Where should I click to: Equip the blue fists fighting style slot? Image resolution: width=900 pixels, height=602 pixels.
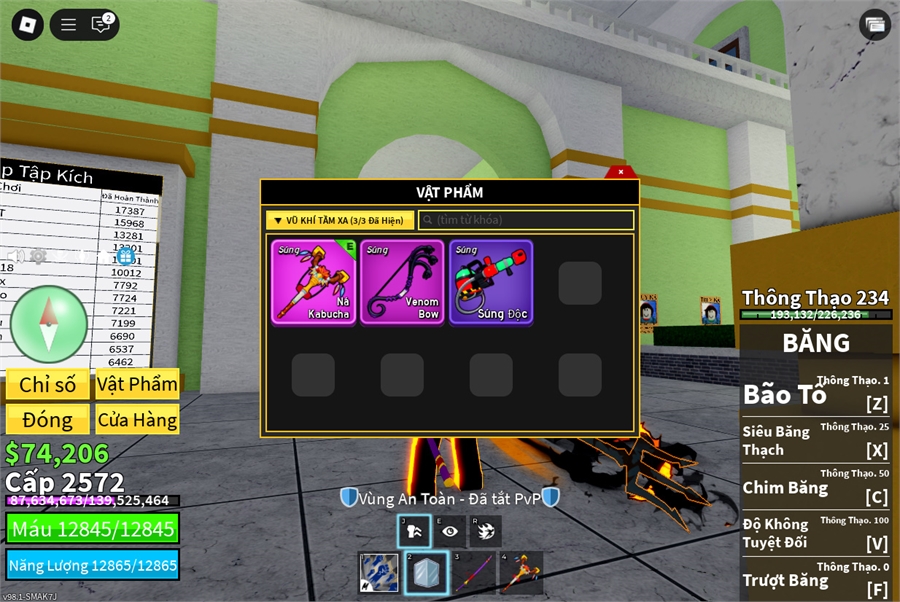click(379, 573)
